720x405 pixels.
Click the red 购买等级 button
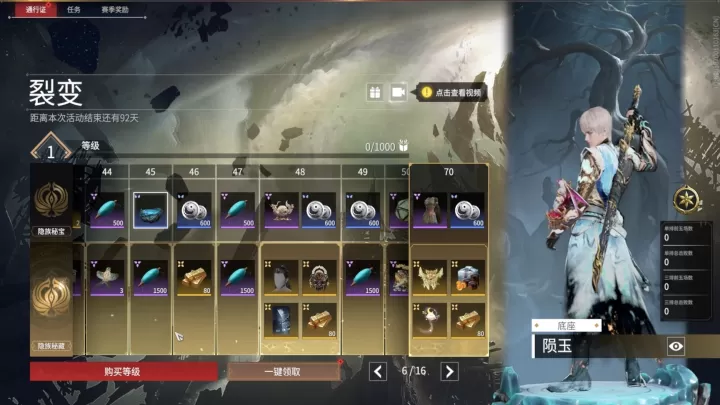(123, 371)
